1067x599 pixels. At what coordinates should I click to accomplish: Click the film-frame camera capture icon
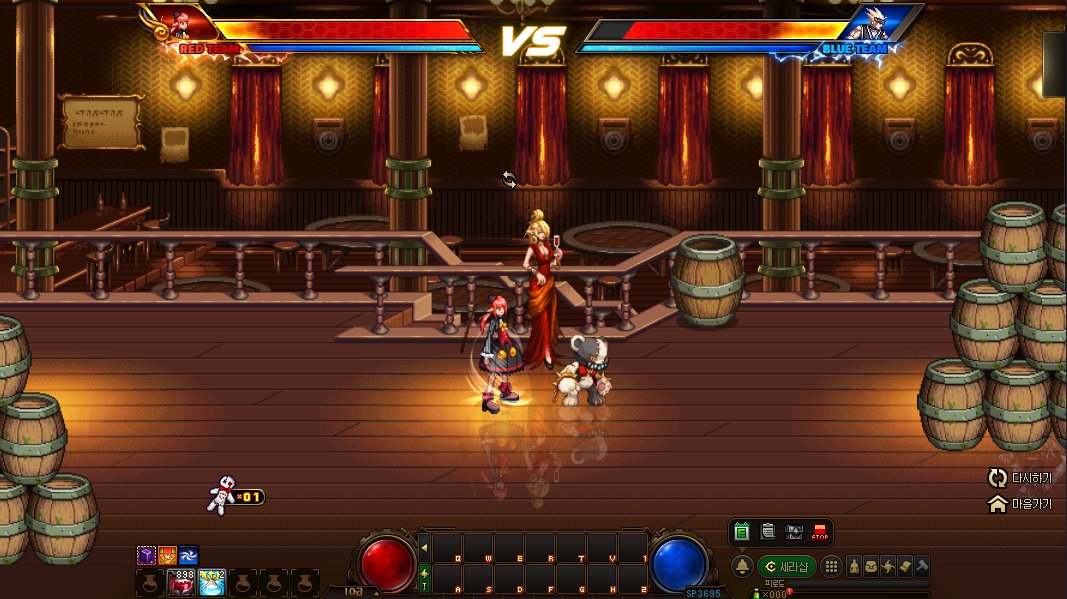(794, 533)
